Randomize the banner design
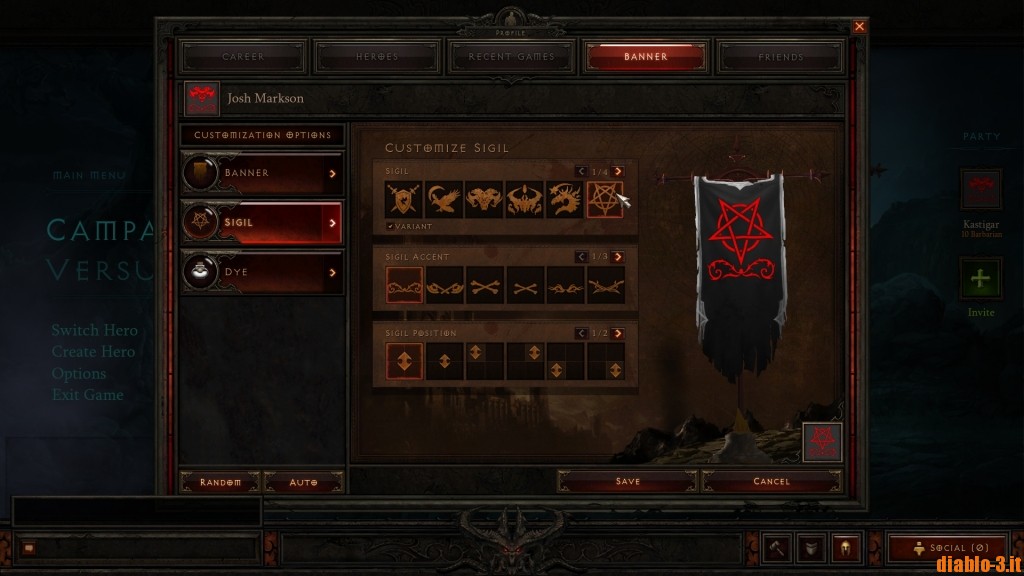The image size is (1024, 576). point(220,482)
